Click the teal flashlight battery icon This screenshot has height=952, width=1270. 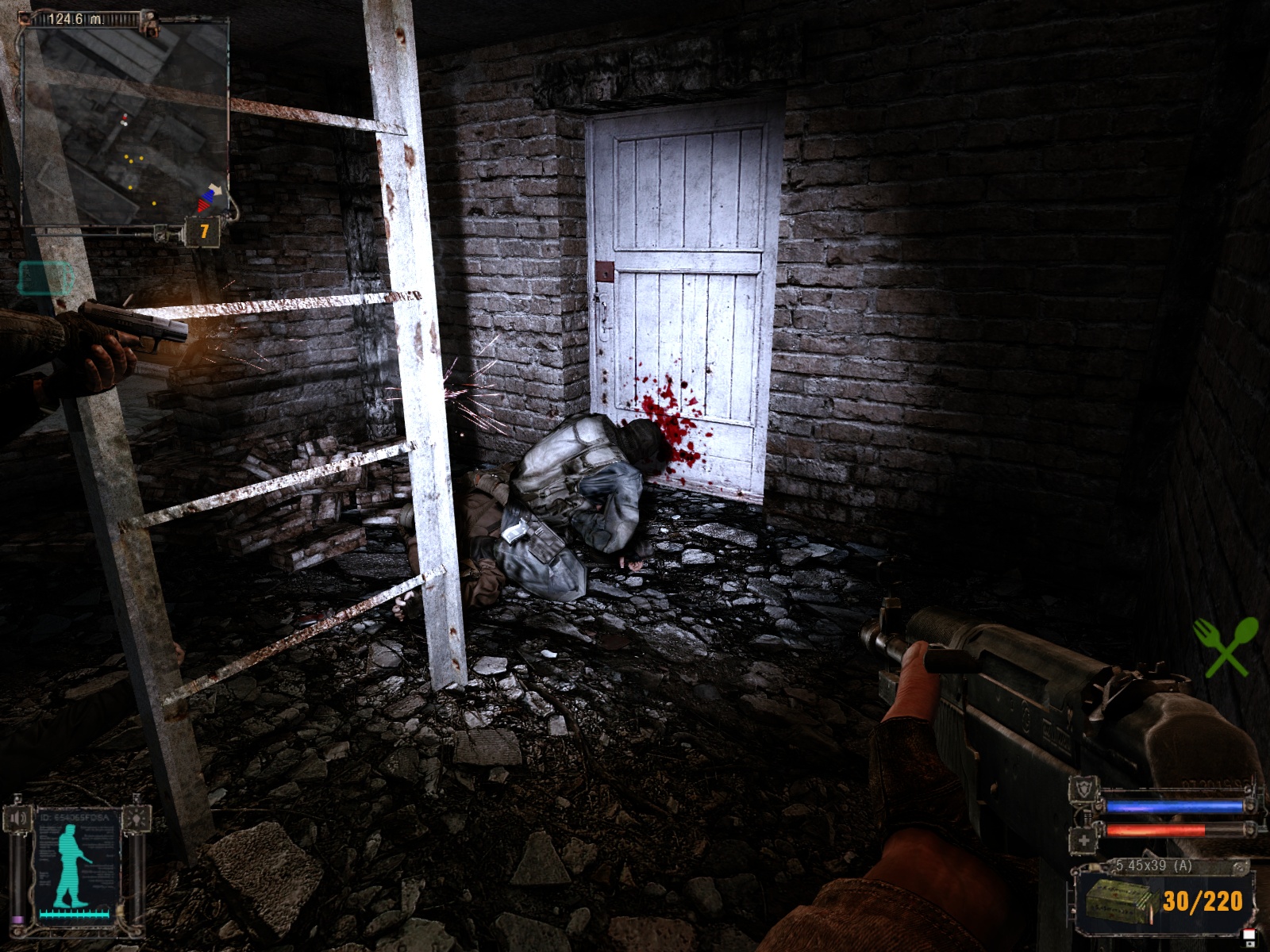coord(45,278)
